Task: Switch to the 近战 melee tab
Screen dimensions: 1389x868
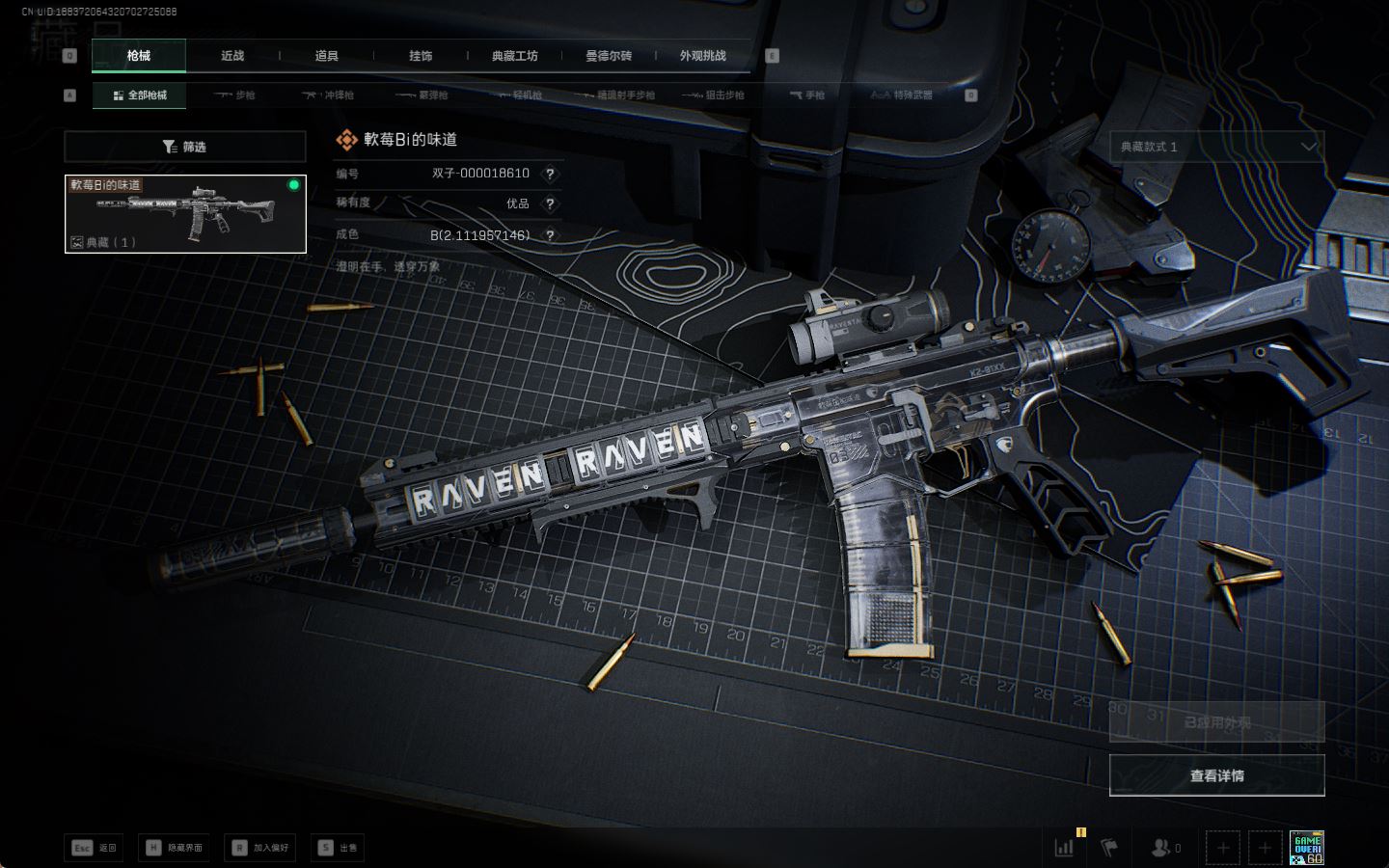Action: [232, 56]
